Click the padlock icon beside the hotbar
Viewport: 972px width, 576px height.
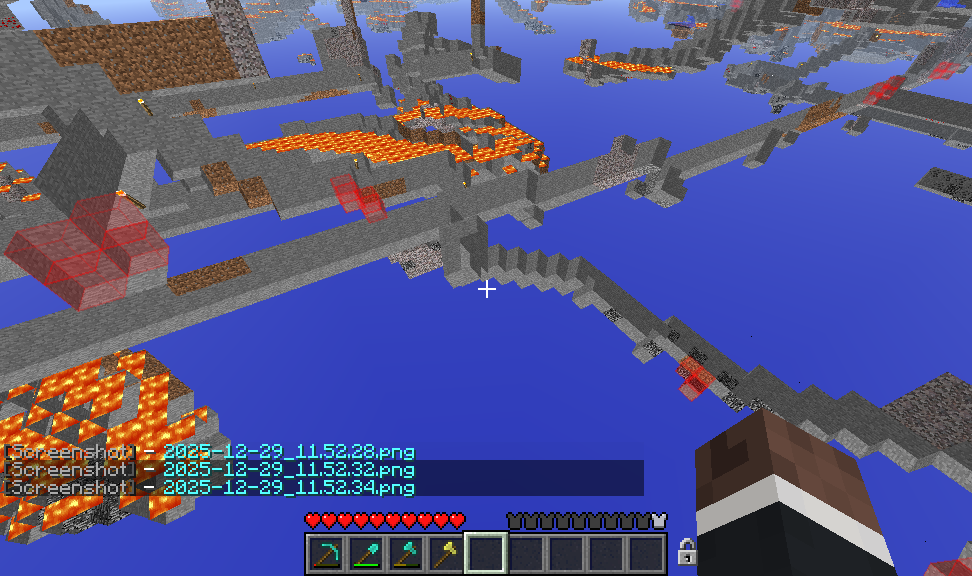point(686,551)
